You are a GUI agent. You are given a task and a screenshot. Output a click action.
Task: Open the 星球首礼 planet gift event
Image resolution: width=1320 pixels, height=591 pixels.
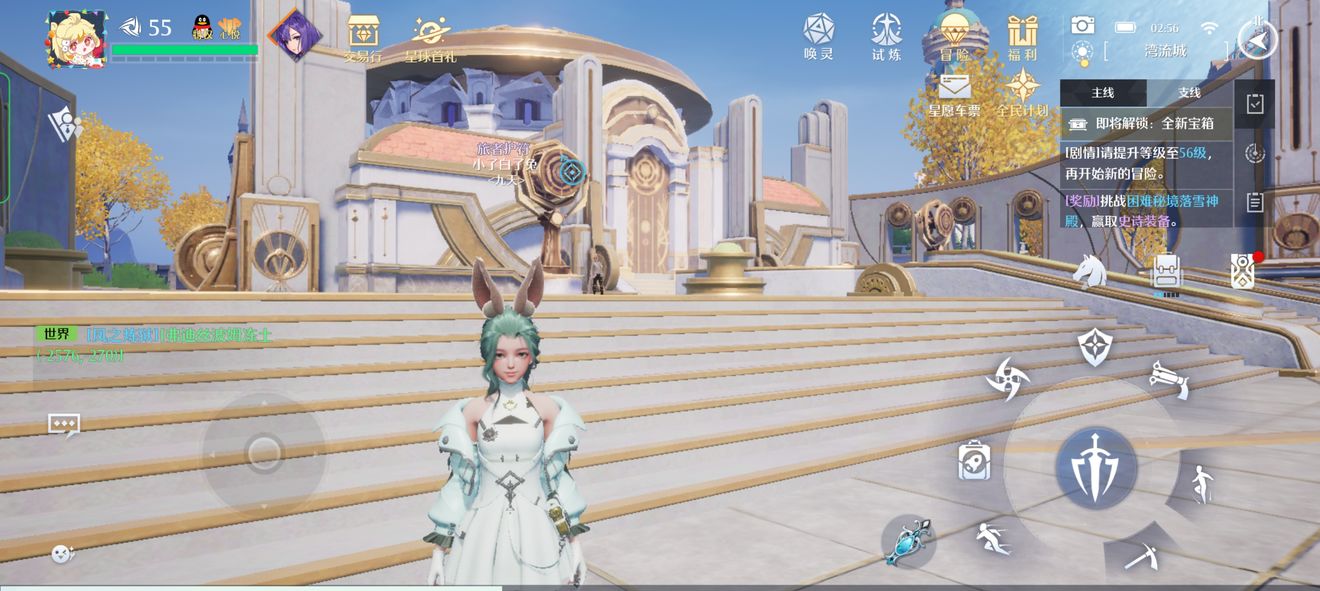click(x=431, y=38)
